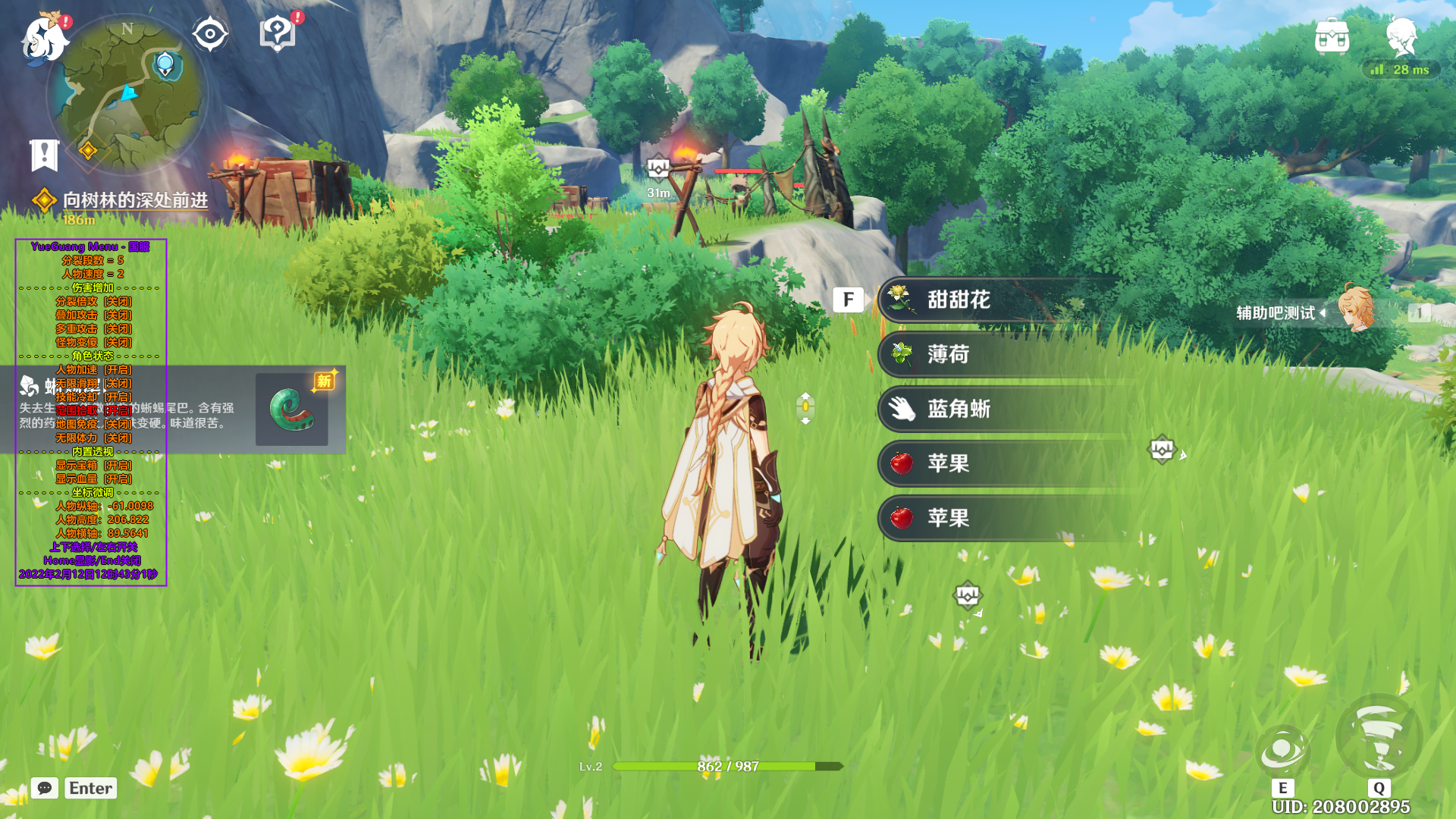Screen dimensions: 1456x819
Task: Open the adventurer handbook icon
Action: pos(1332,36)
